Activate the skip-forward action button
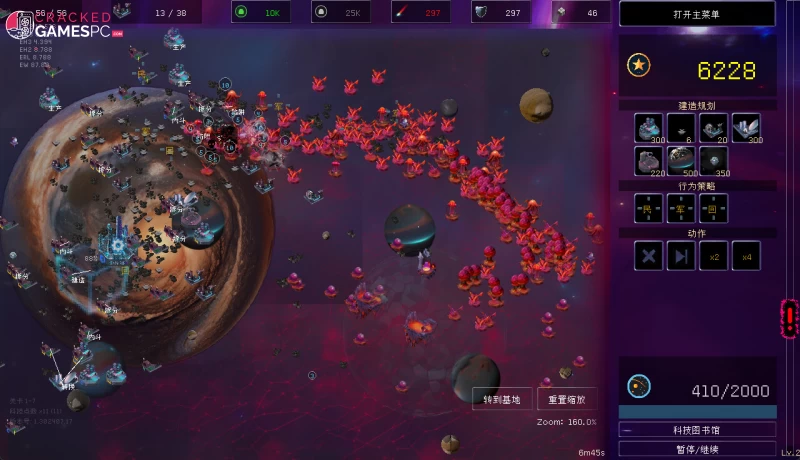 [681, 256]
